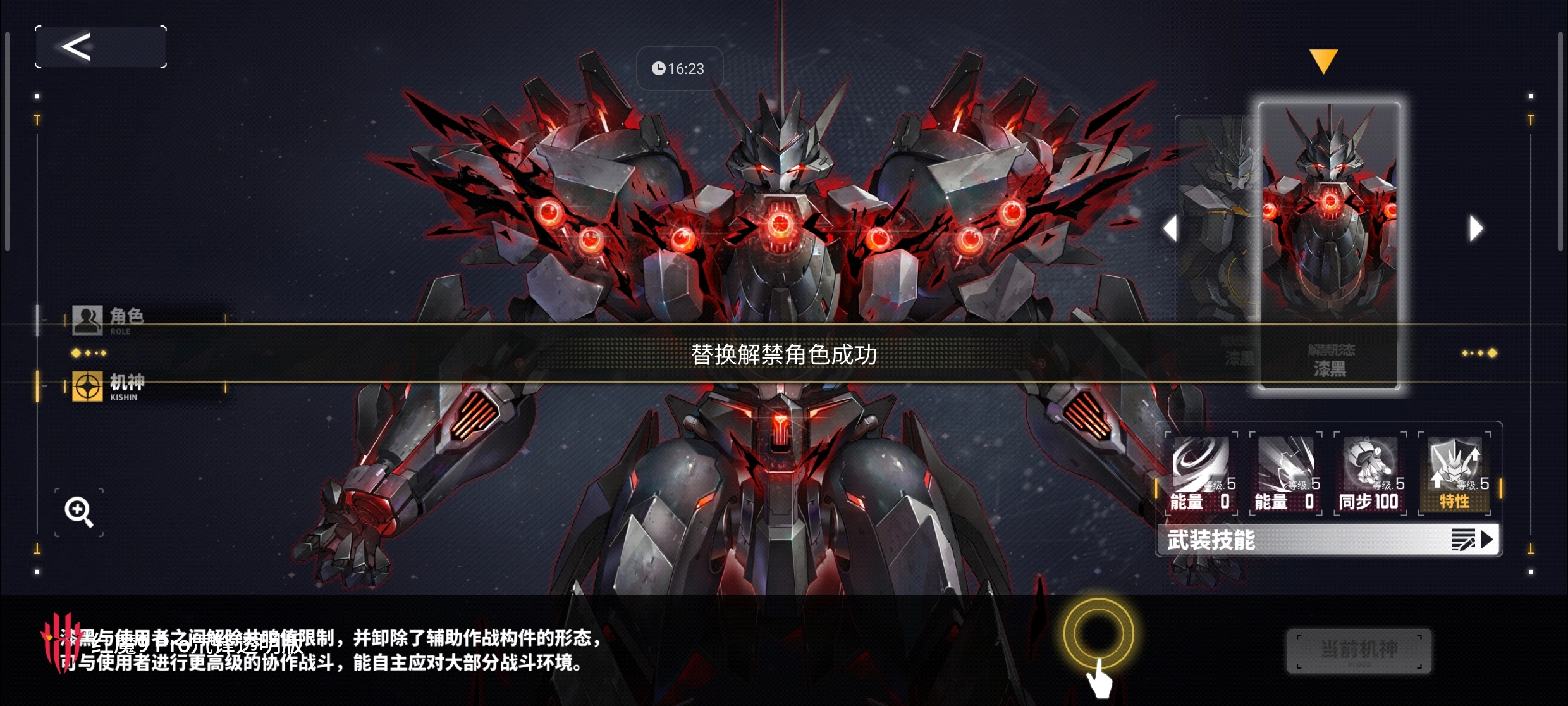Open the edit icon next to 武装技能
The image size is (1568, 706).
[1468, 540]
